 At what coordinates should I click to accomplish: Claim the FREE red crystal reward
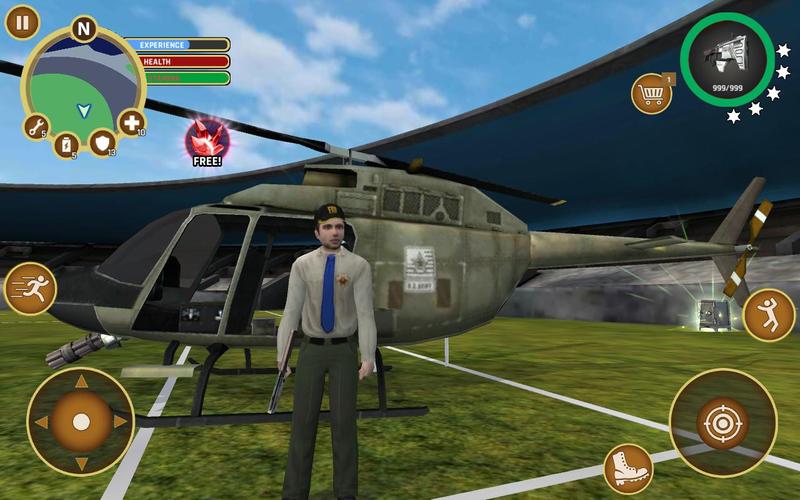pyautogui.click(x=208, y=142)
